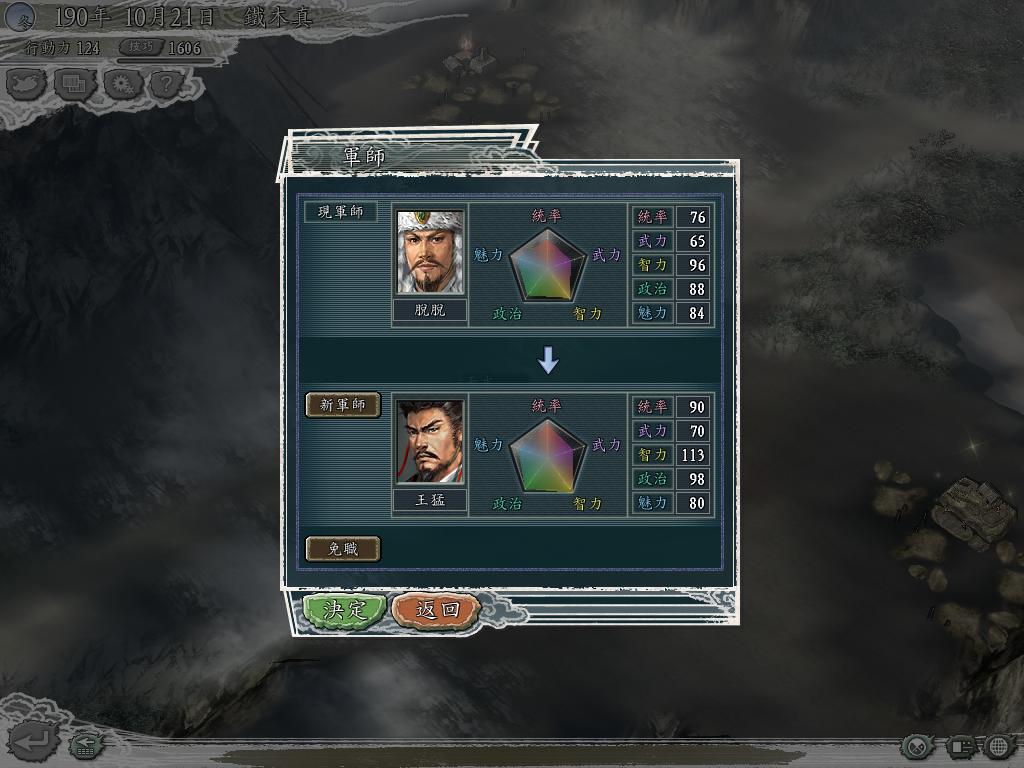Go back with the 返回 button
Image resolution: width=1024 pixels, height=768 pixels.
(437, 610)
